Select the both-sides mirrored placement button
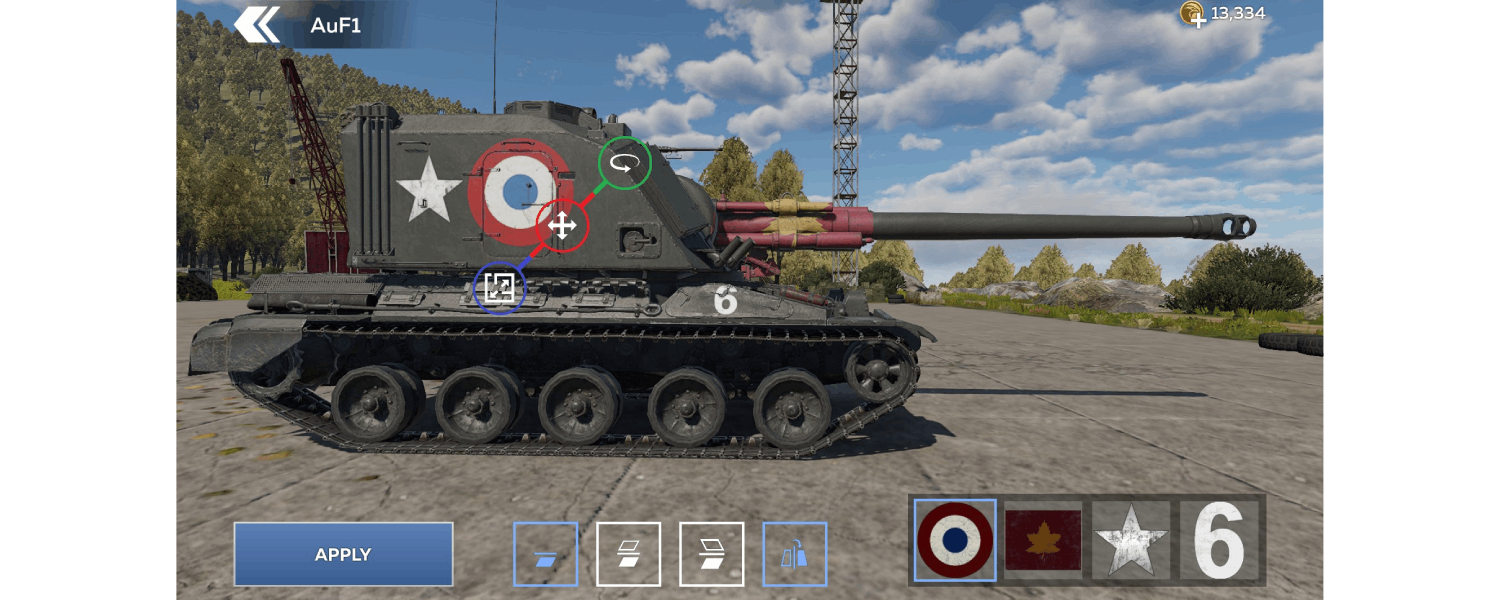The height and width of the screenshot is (600, 1500). [x=711, y=554]
